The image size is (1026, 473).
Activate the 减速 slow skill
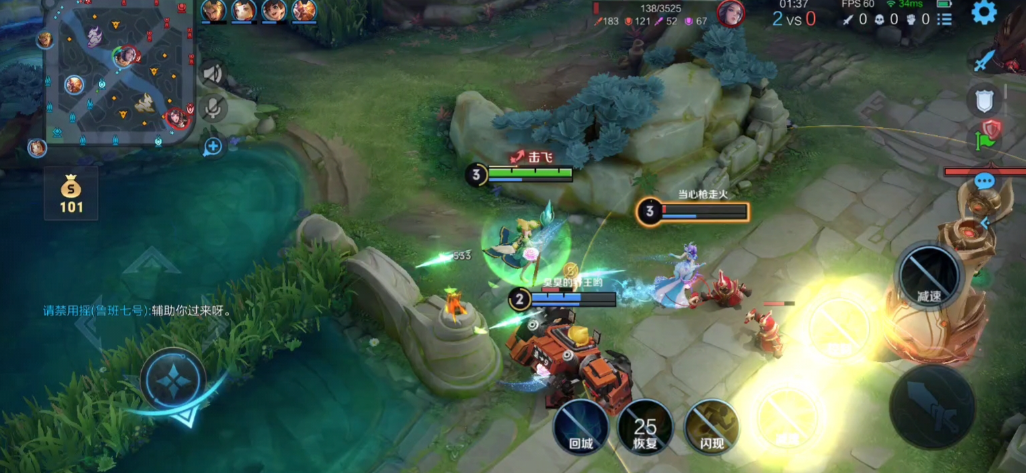tap(929, 274)
